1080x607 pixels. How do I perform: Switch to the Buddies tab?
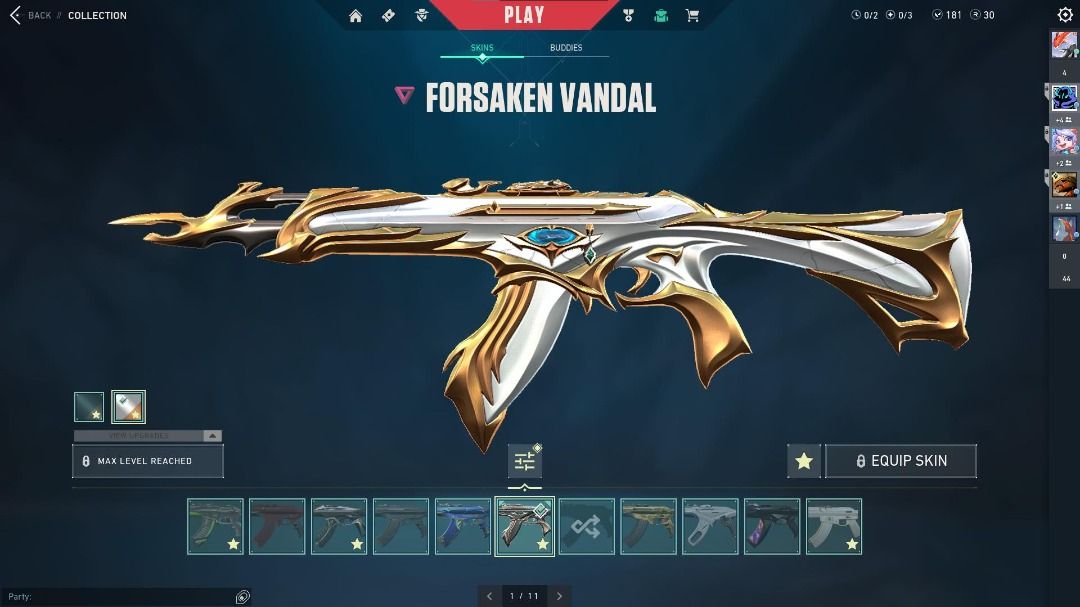click(x=566, y=48)
